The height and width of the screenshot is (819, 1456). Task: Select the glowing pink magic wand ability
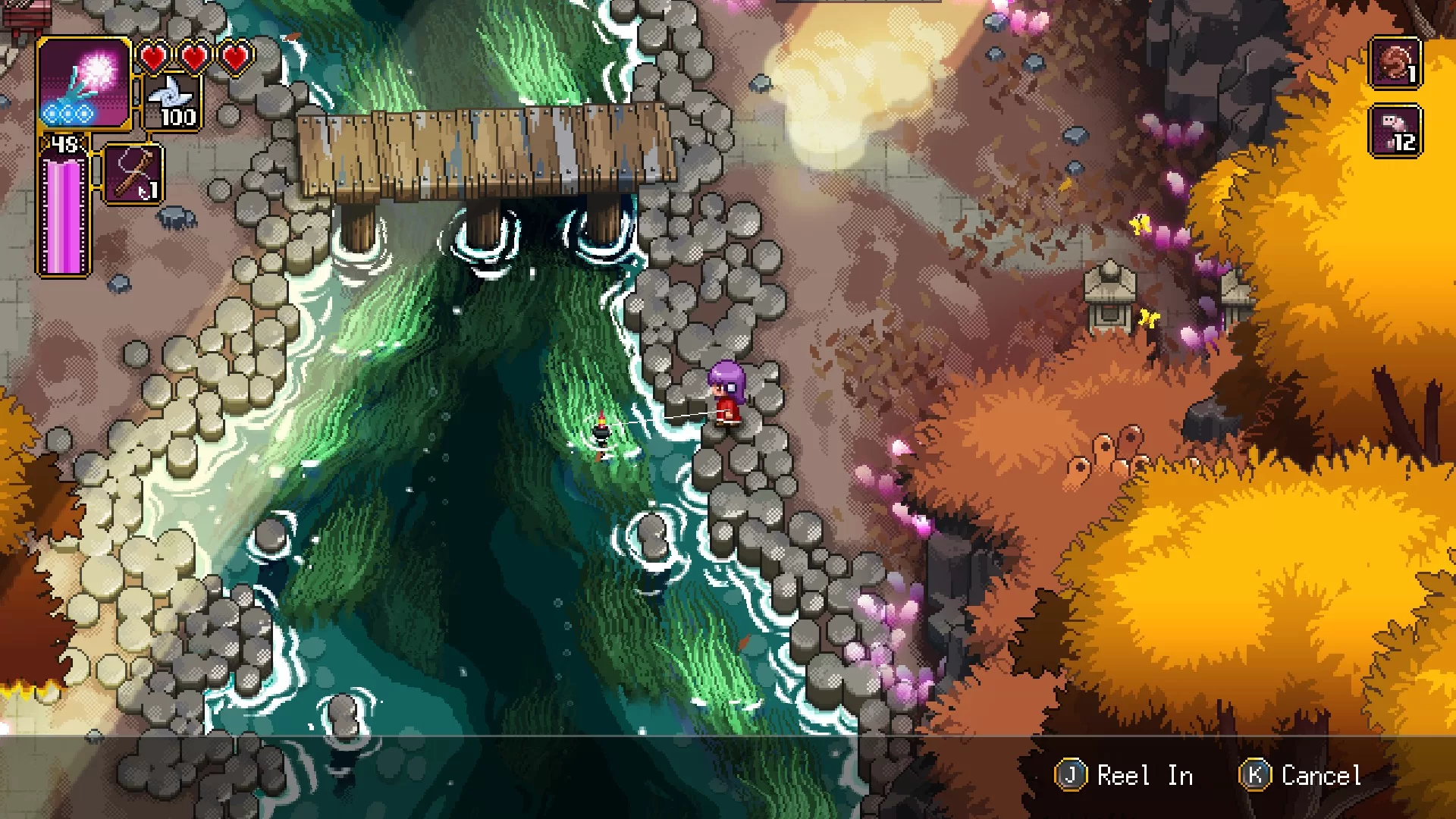click(84, 83)
